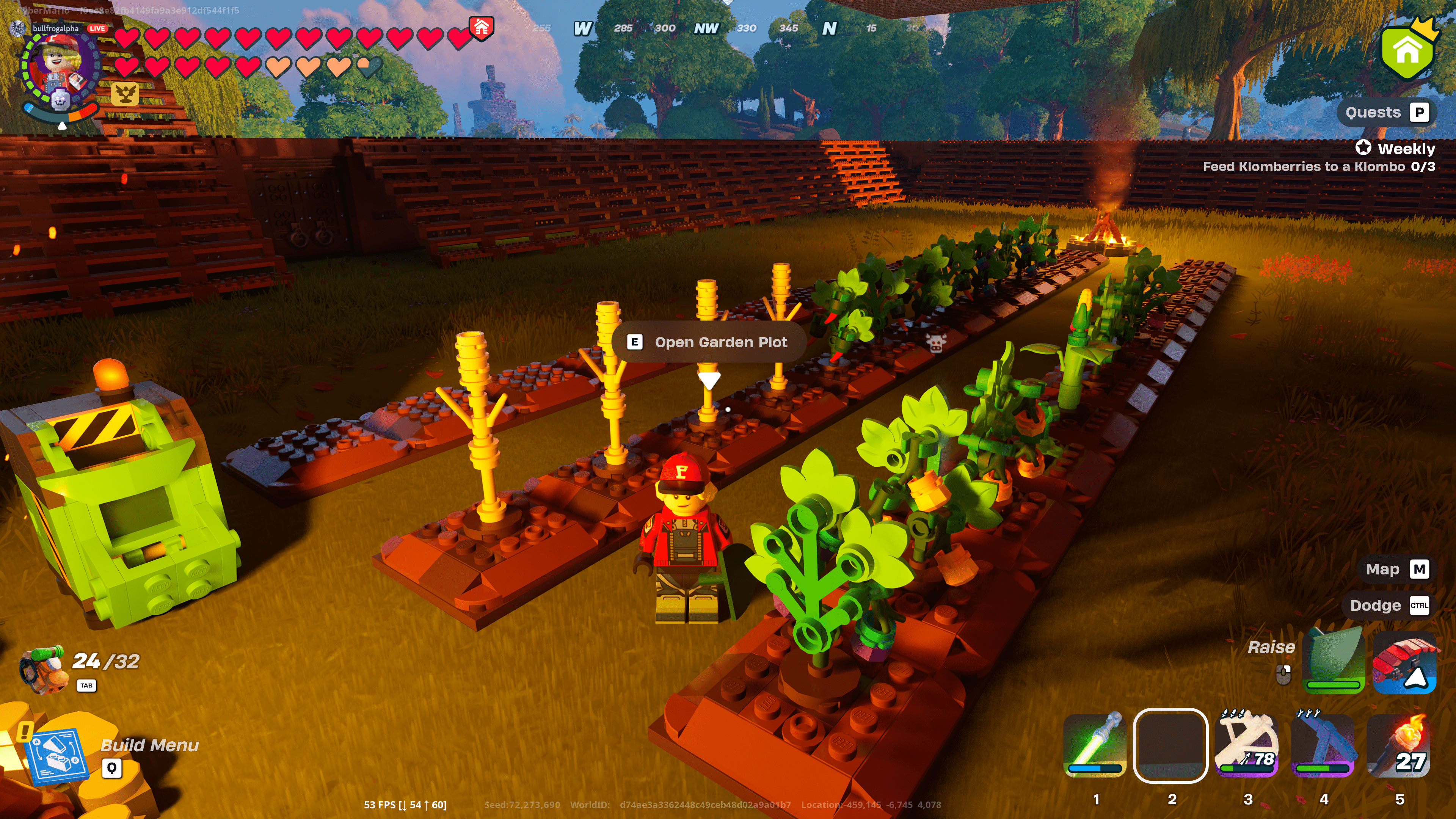This screenshot has width=1456, height=819.
Task: Choose the torch stack of 27
Action: [x=1400, y=745]
